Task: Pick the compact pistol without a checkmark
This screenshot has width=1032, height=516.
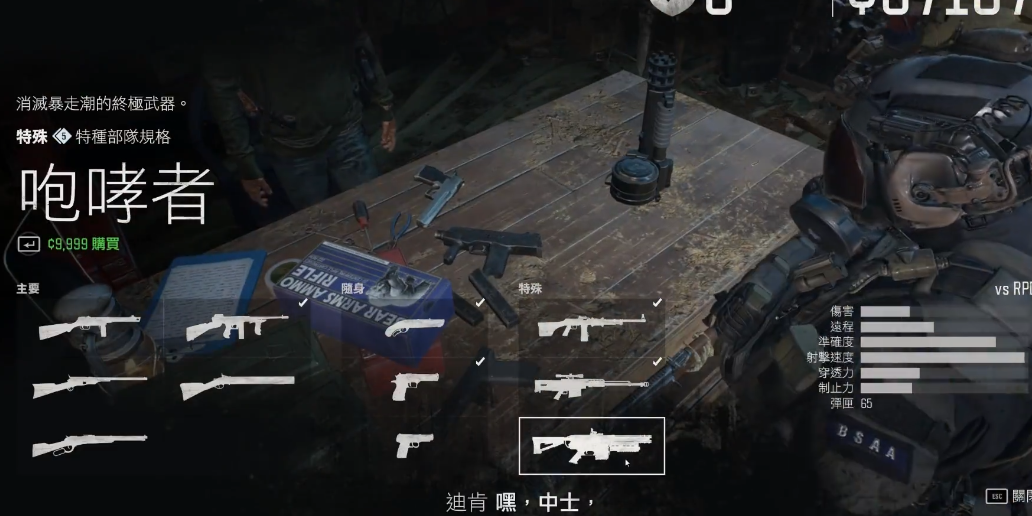Action: (x=414, y=444)
